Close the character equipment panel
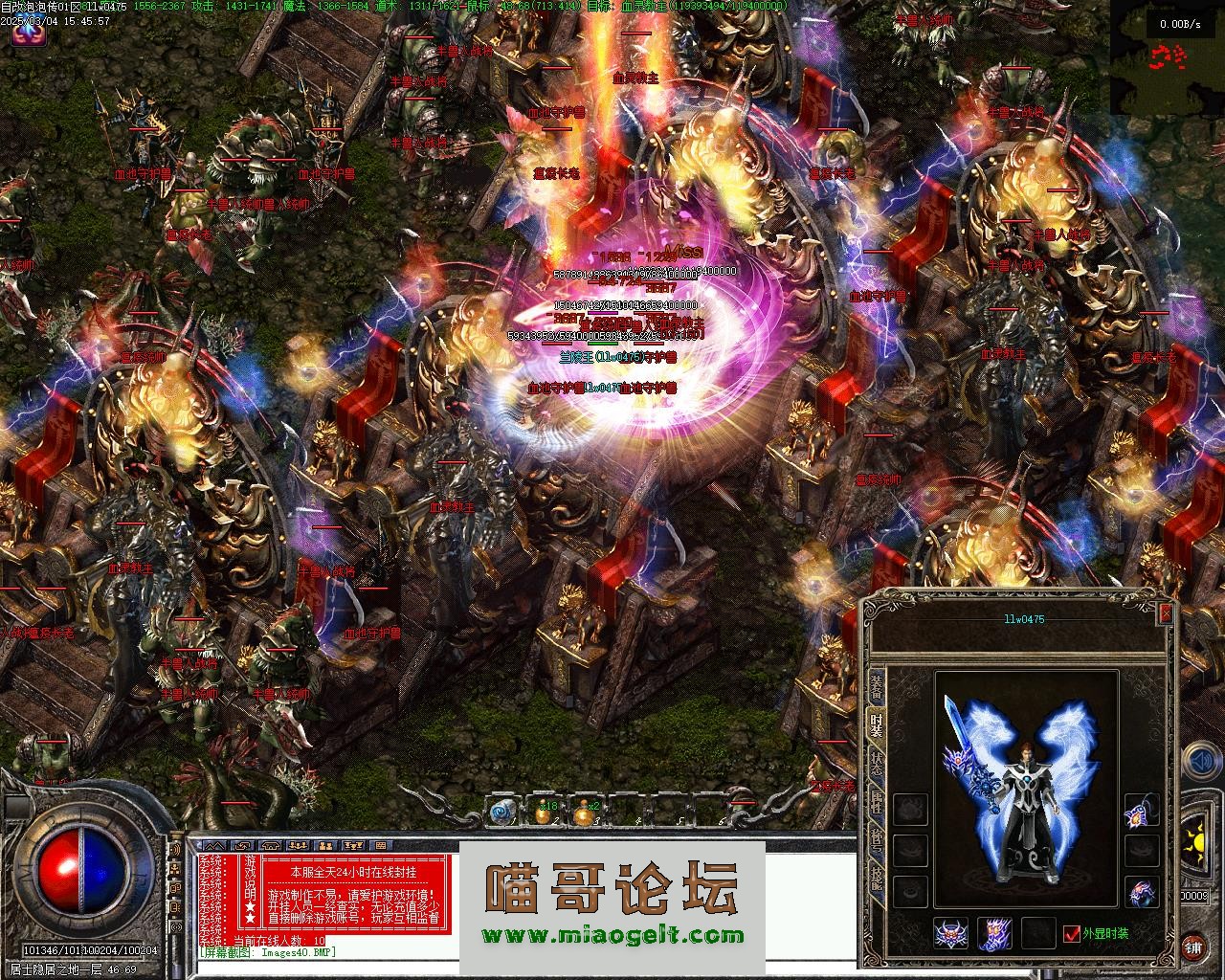1225x980 pixels. (x=1165, y=612)
